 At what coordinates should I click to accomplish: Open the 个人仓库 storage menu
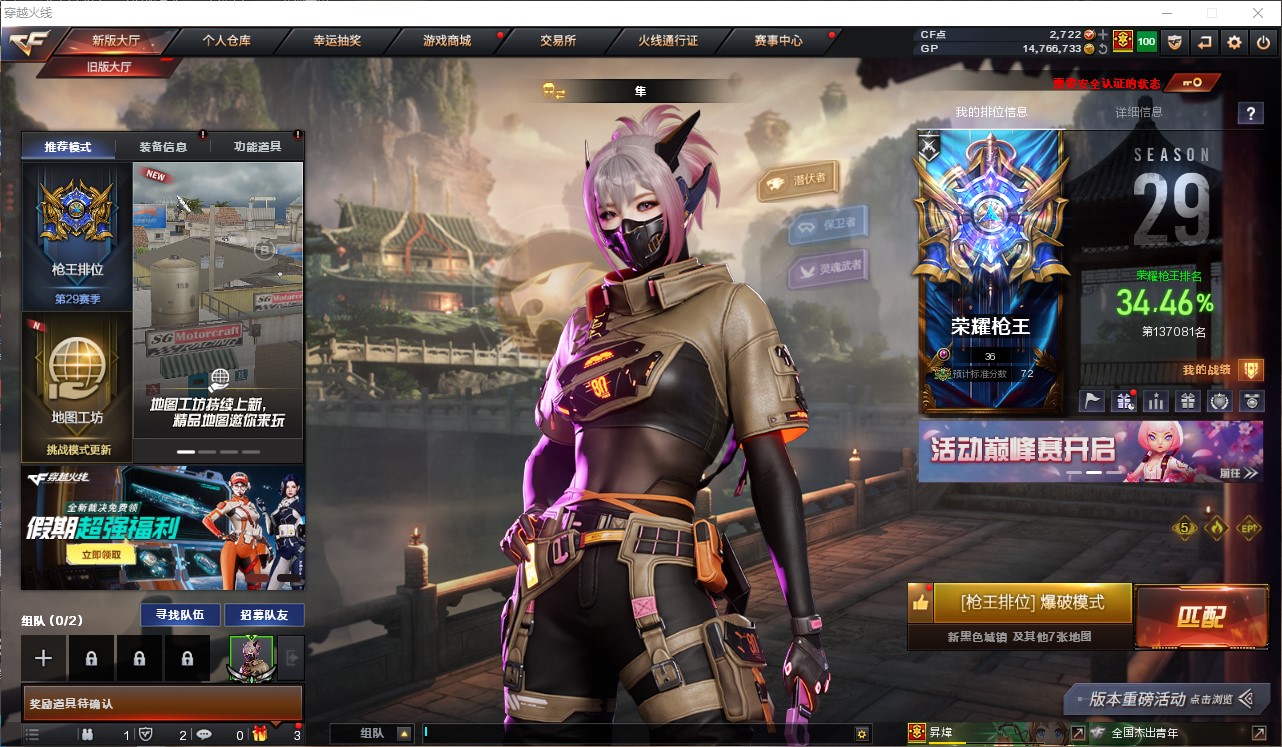(227, 41)
